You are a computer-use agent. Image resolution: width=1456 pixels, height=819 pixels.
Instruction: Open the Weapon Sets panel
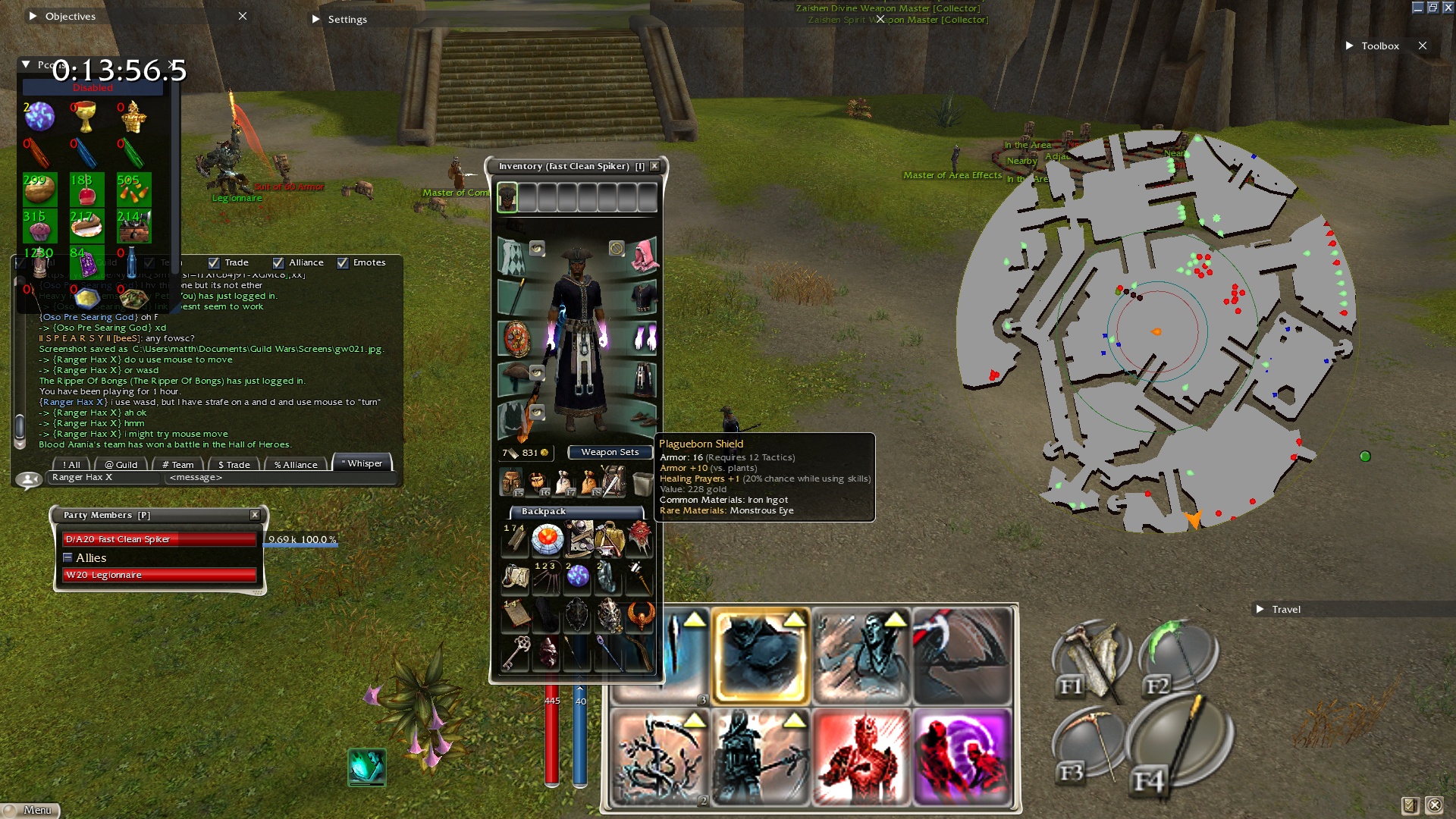point(610,452)
